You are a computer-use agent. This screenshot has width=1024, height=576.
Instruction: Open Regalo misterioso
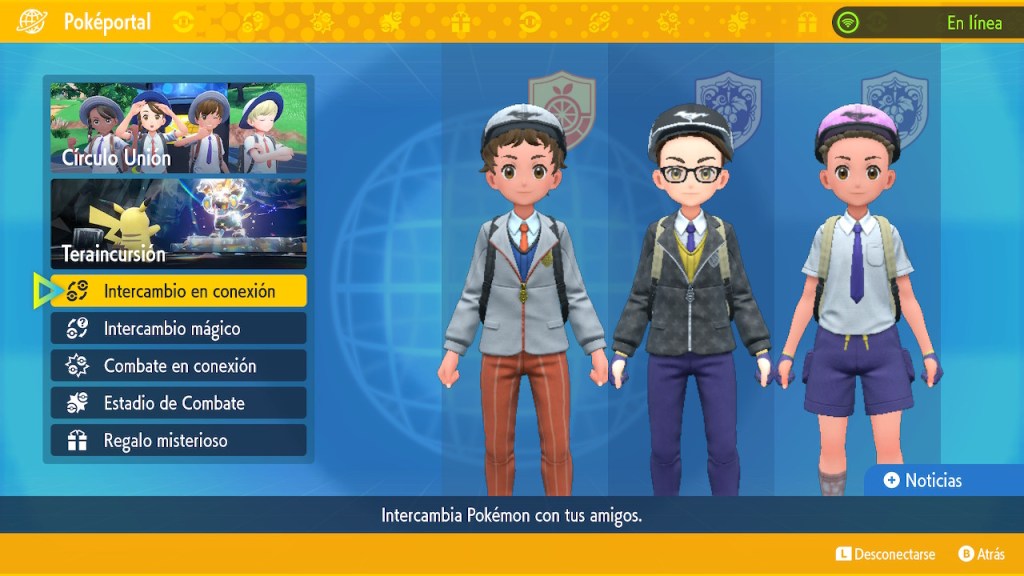point(178,440)
